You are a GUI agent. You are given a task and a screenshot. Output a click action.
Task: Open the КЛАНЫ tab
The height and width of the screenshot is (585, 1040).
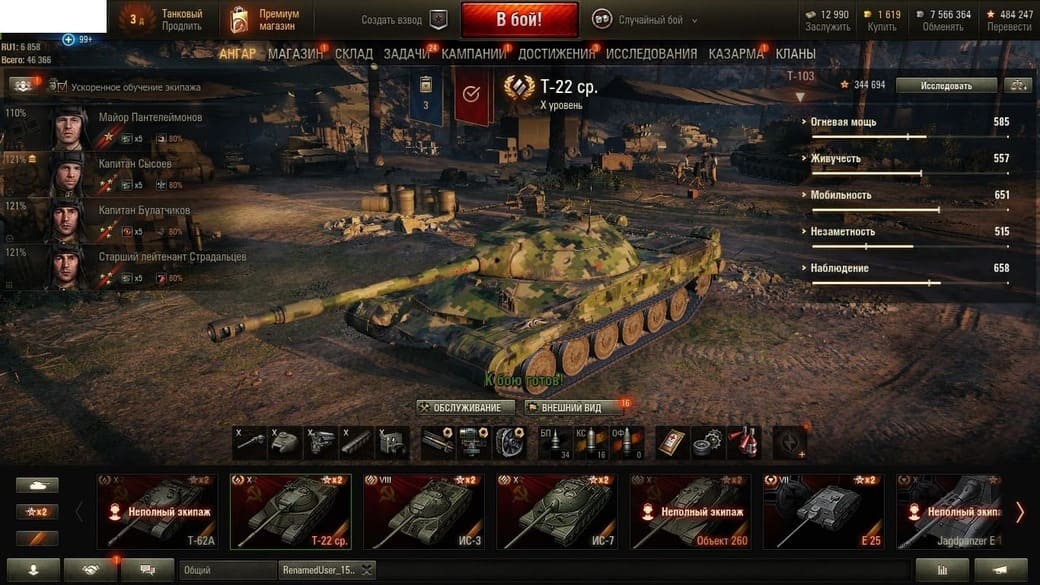point(795,53)
